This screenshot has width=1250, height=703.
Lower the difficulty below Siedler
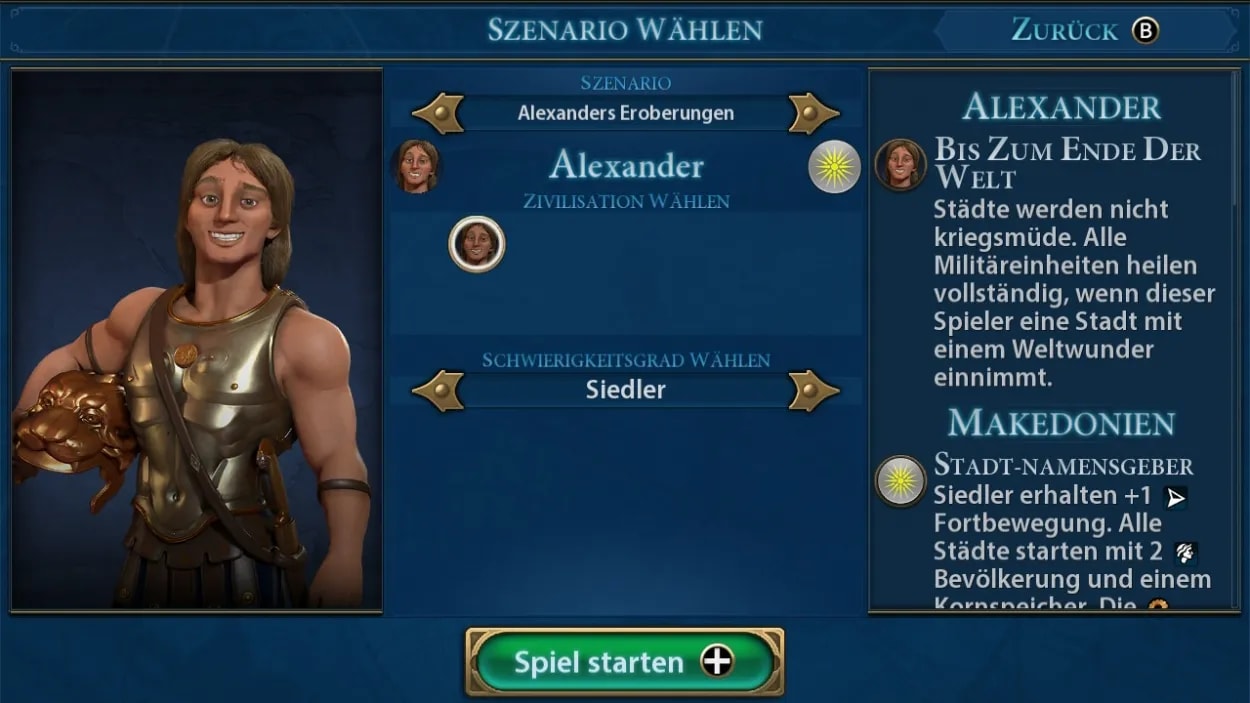(x=438, y=390)
